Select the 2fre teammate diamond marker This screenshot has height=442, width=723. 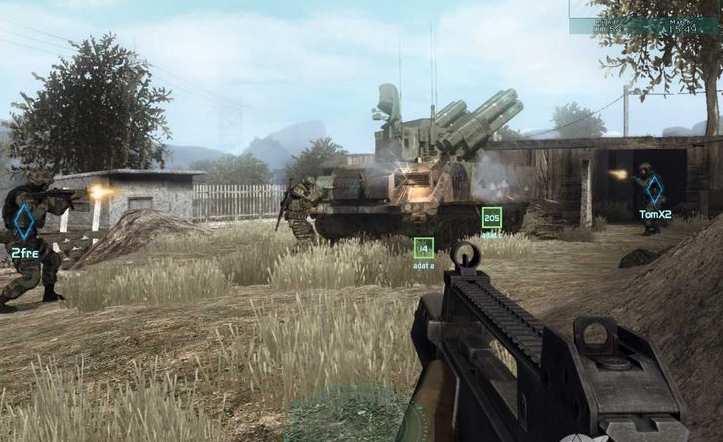[x=24, y=221]
